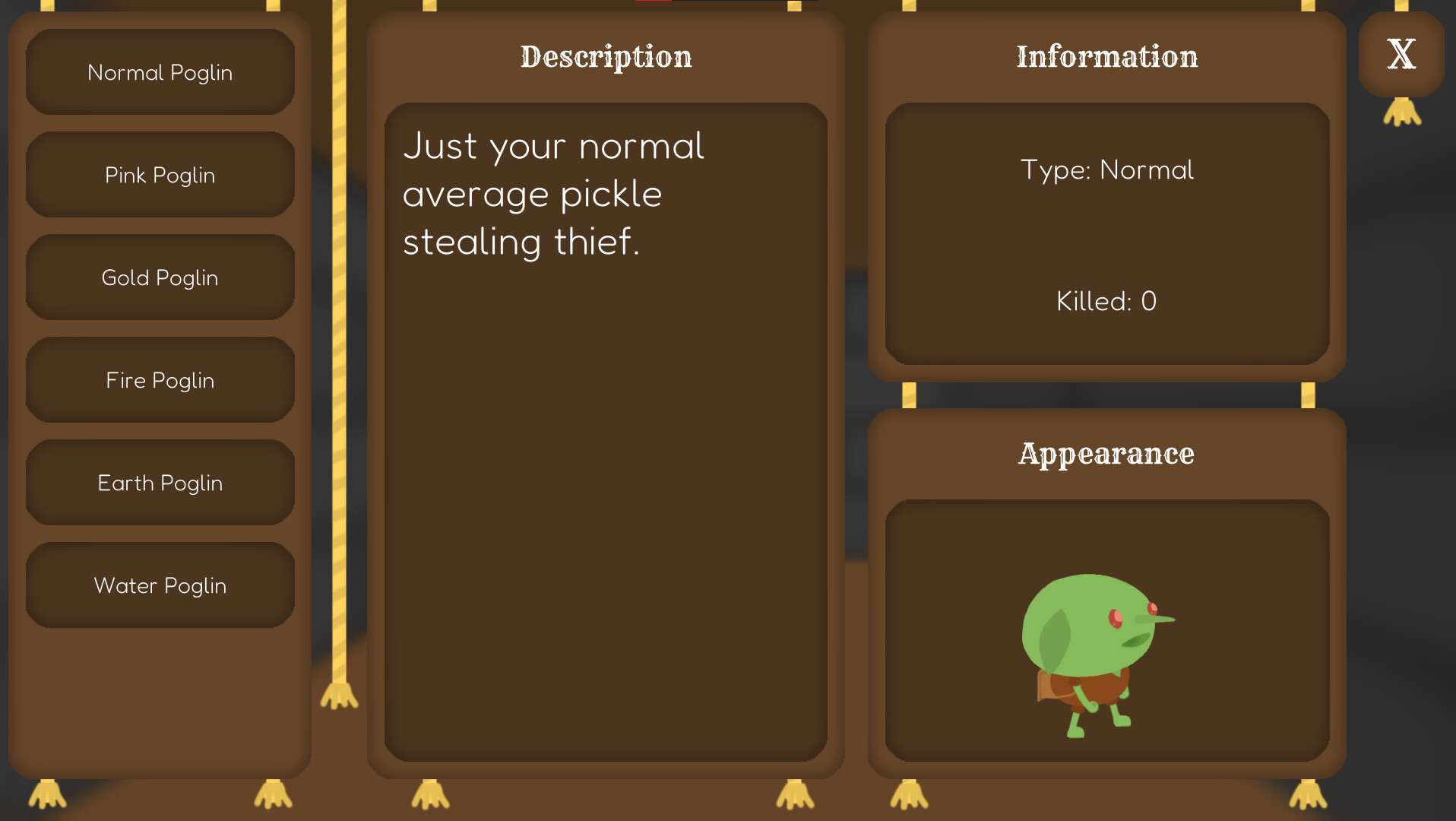The height and width of the screenshot is (821, 1456).
Task: View the Water Poglin entry
Action: tap(160, 585)
